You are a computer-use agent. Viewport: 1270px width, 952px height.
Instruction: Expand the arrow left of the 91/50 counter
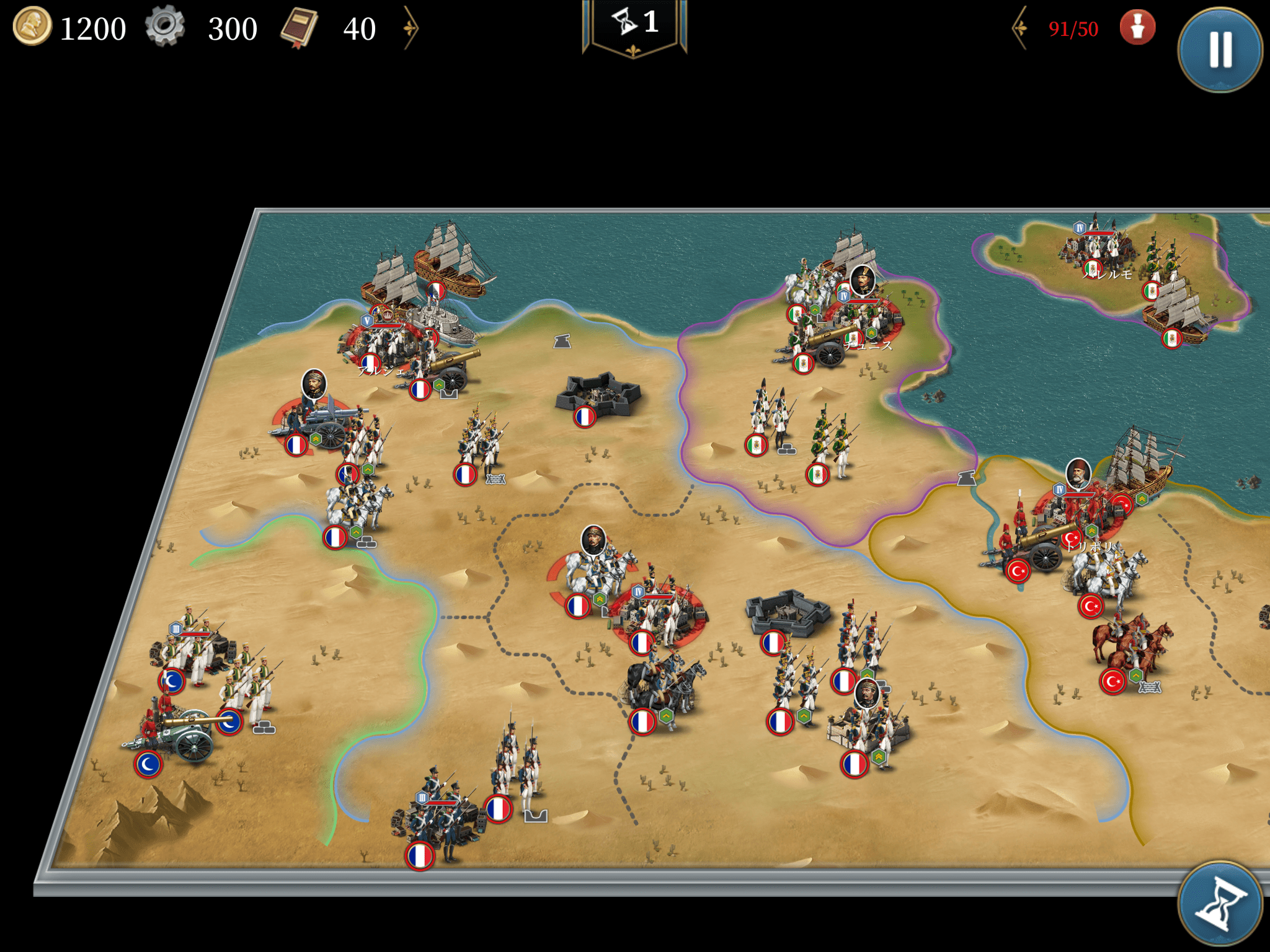(x=1019, y=28)
